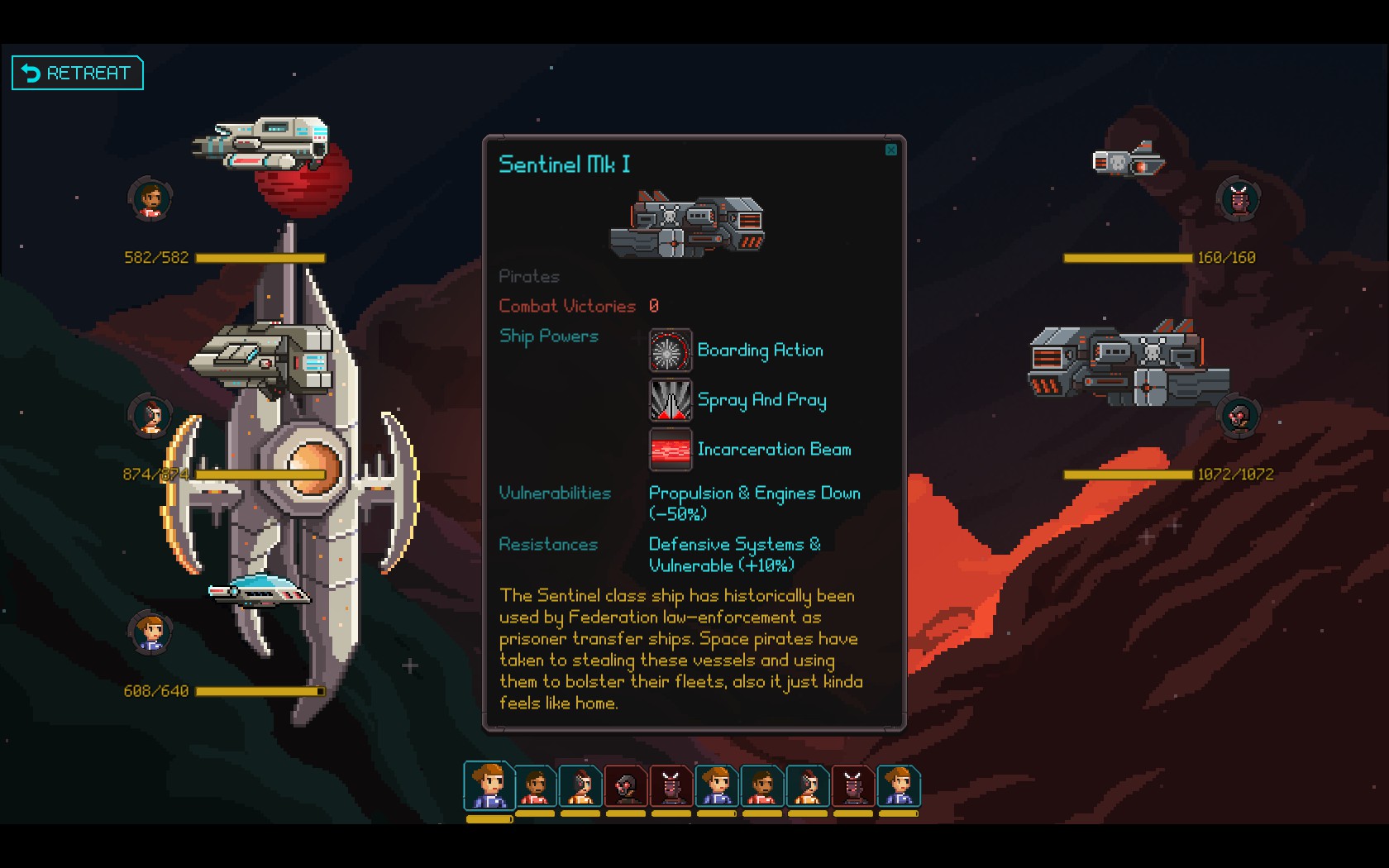Viewport: 1389px width, 868px height.
Task: Close the Sentinel Mk I info panel
Action: (891, 150)
